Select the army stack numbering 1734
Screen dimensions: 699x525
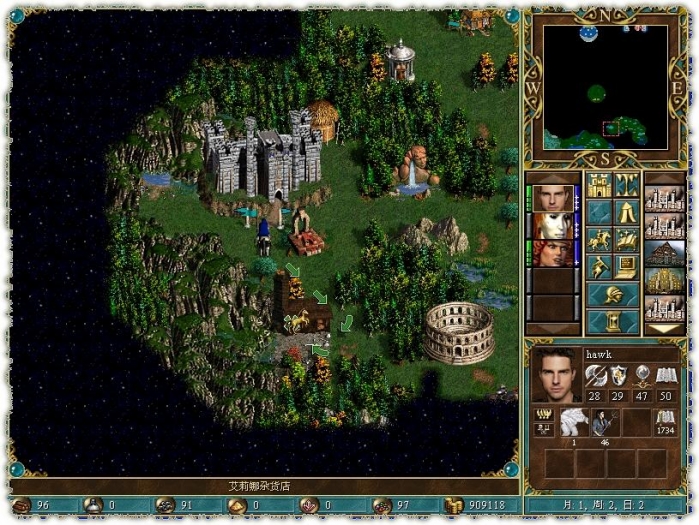(x=665, y=422)
